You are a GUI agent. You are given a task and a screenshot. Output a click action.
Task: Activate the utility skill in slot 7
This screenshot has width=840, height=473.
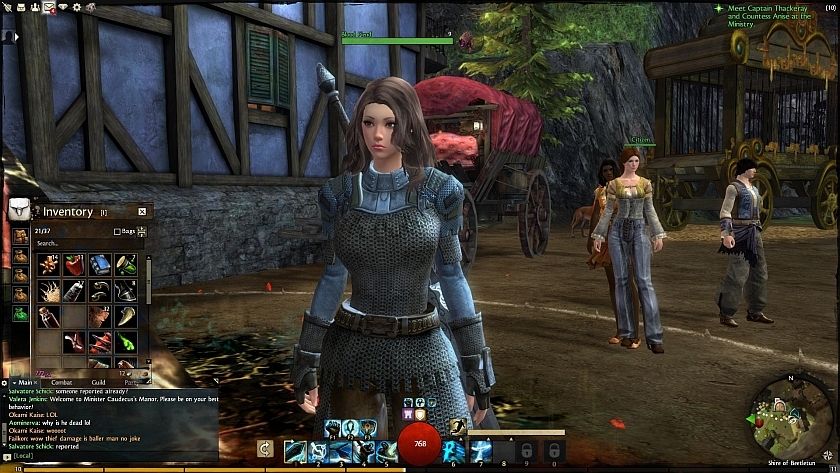click(x=481, y=450)
